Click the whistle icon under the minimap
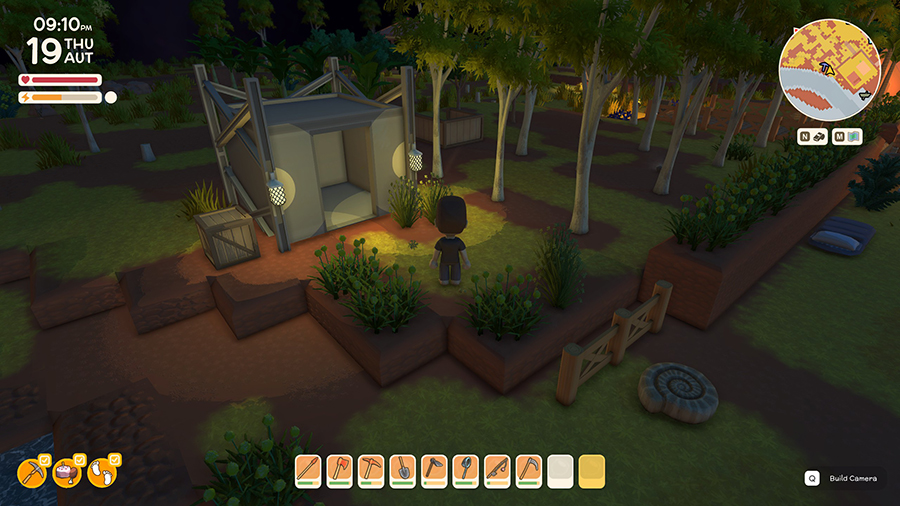The width and height of the screenshot is (900, 506). [x=818, y=137]
